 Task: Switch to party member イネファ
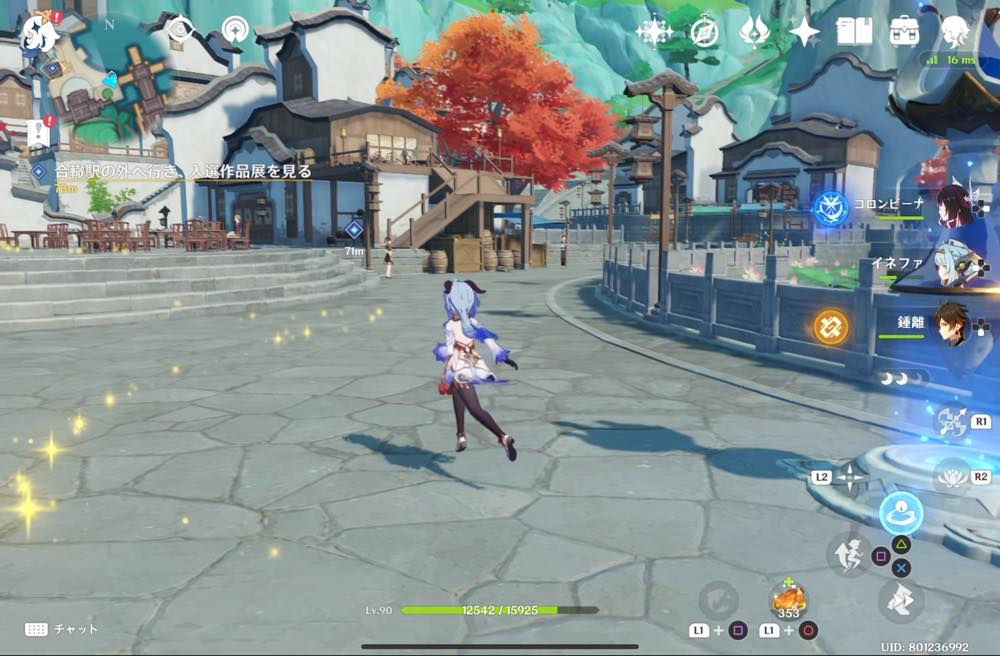tap(955, 266)
